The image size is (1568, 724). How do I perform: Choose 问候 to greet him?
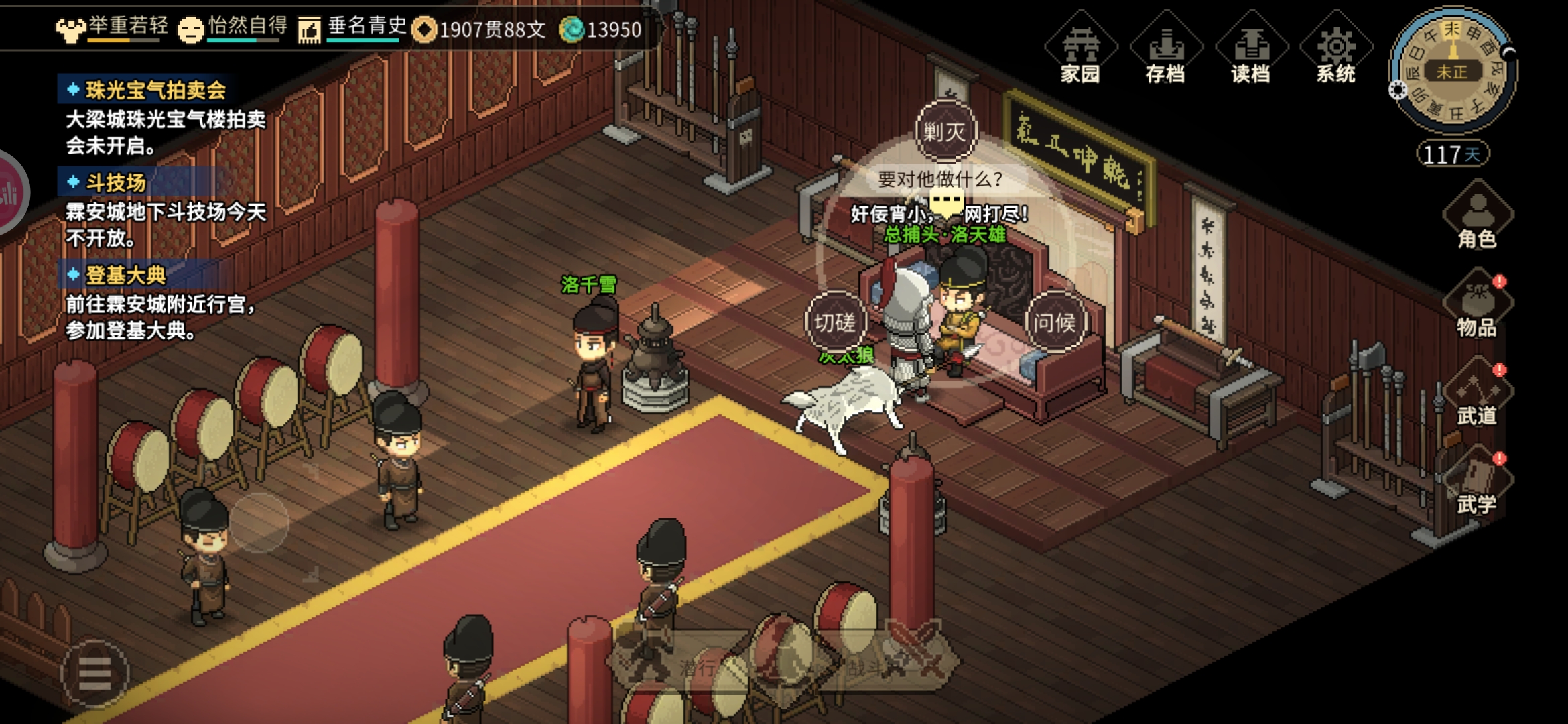pos(1054,322)
